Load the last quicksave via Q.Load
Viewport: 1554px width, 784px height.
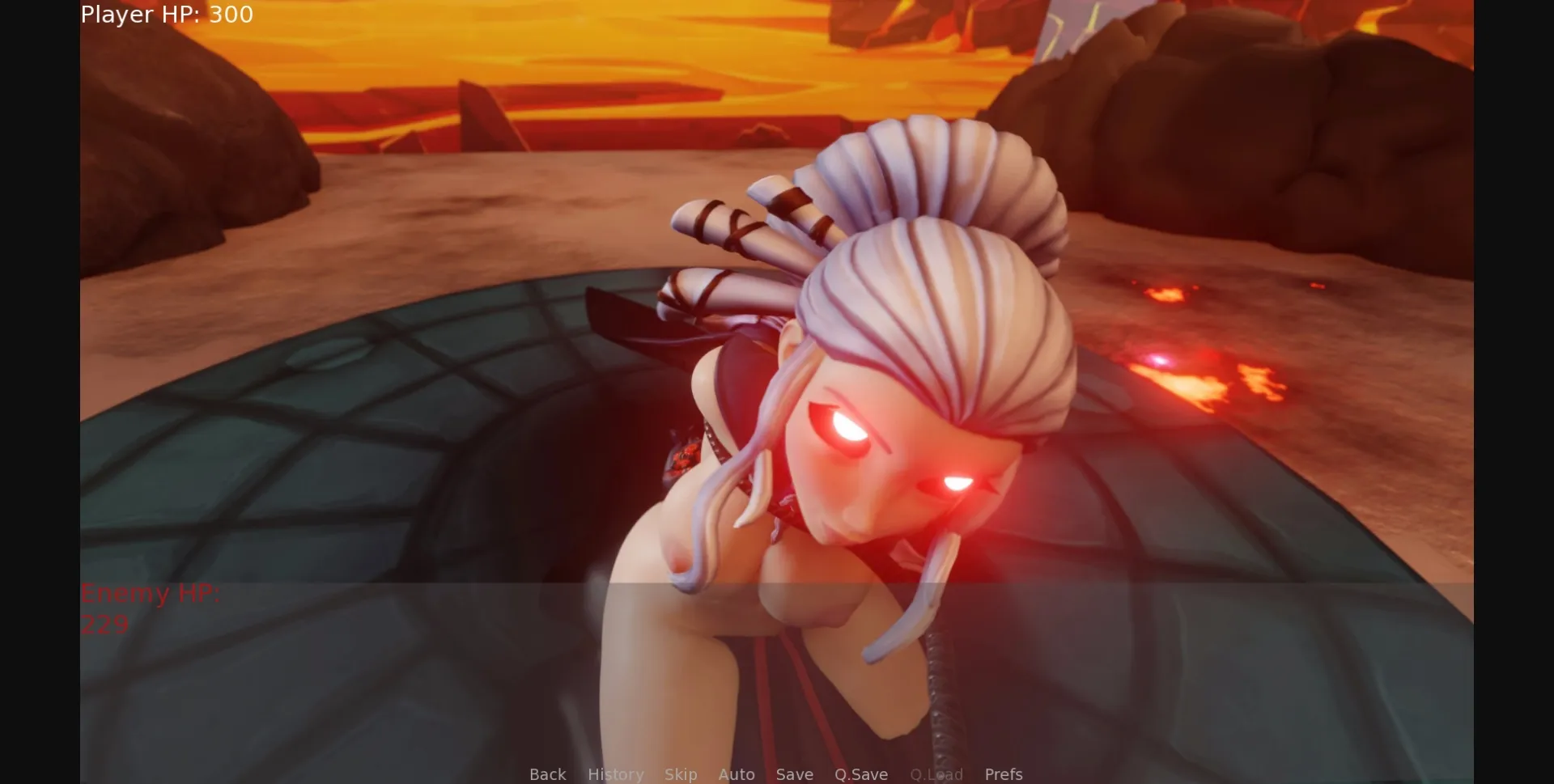pos(936,774)
